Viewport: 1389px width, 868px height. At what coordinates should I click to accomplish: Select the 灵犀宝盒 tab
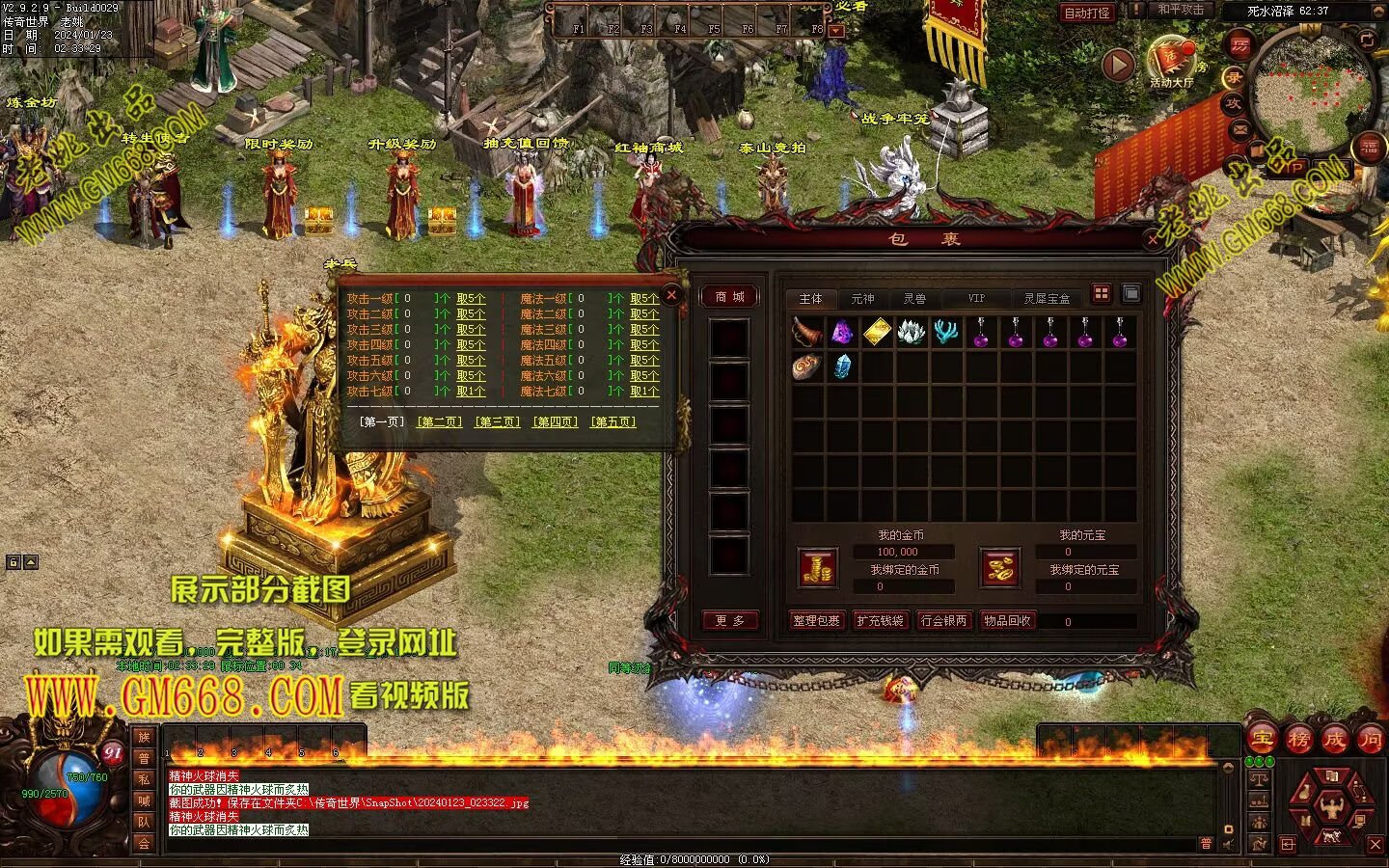[x=1047, y=299]
